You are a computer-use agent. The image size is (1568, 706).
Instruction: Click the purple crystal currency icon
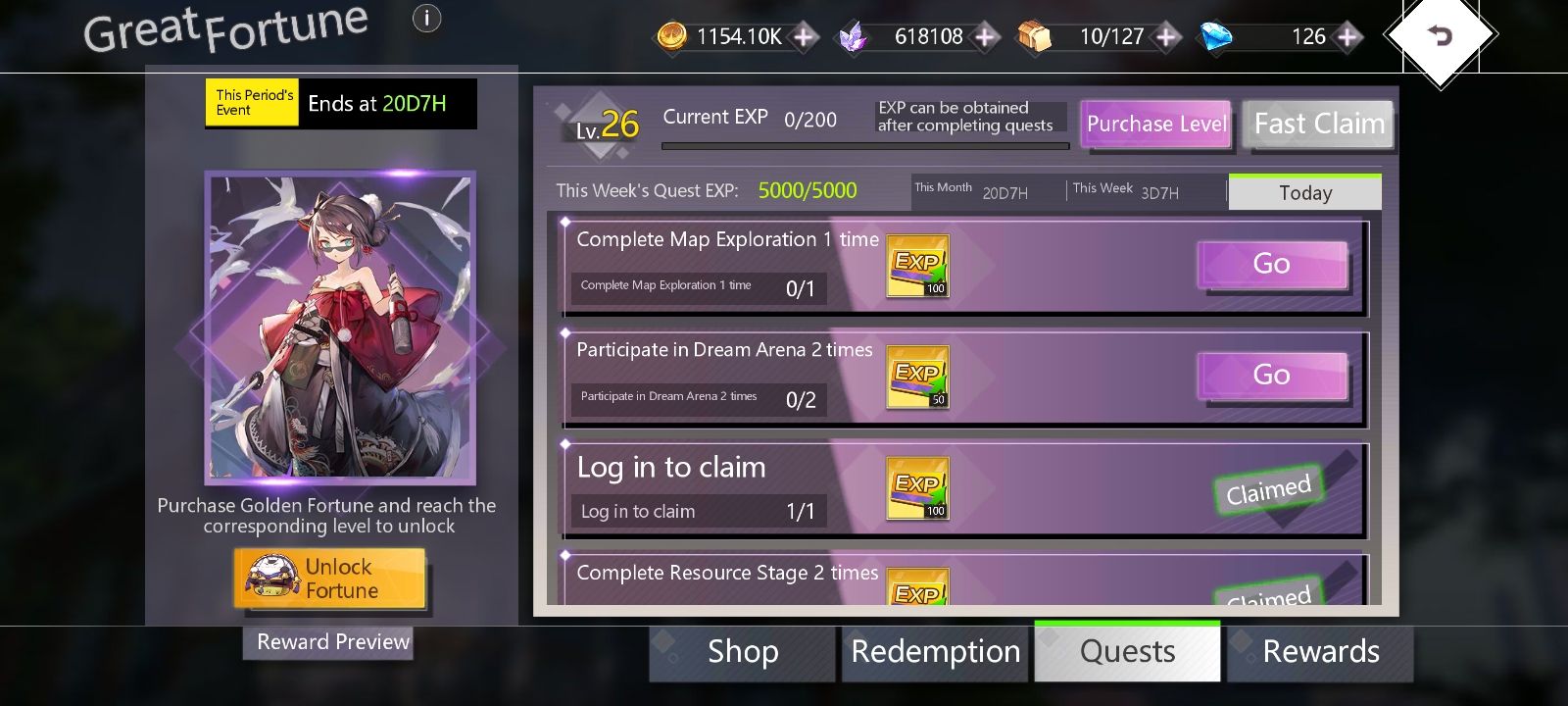(853, 36)
